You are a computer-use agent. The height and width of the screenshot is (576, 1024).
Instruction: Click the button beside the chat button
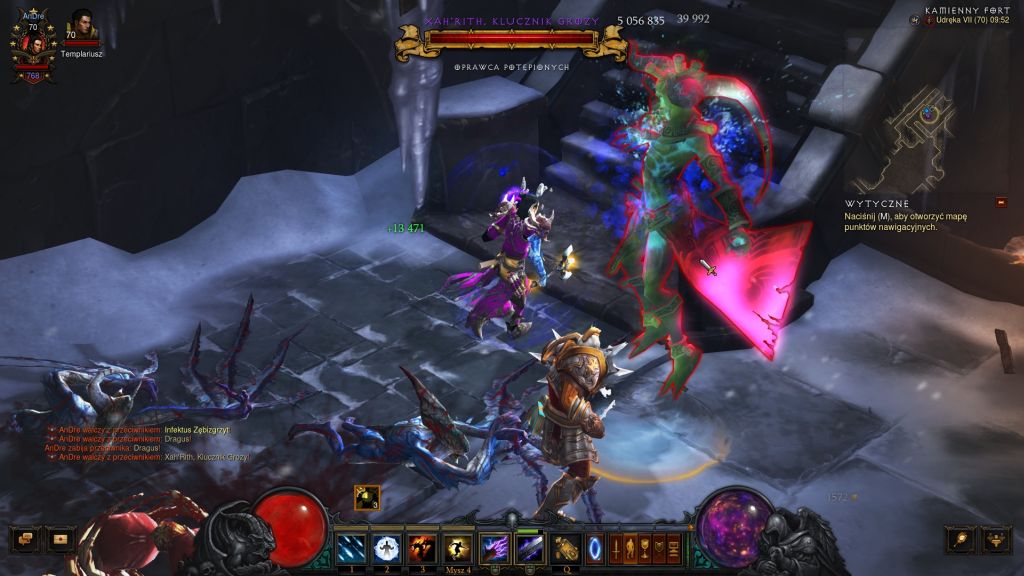[x=60, y=539]
